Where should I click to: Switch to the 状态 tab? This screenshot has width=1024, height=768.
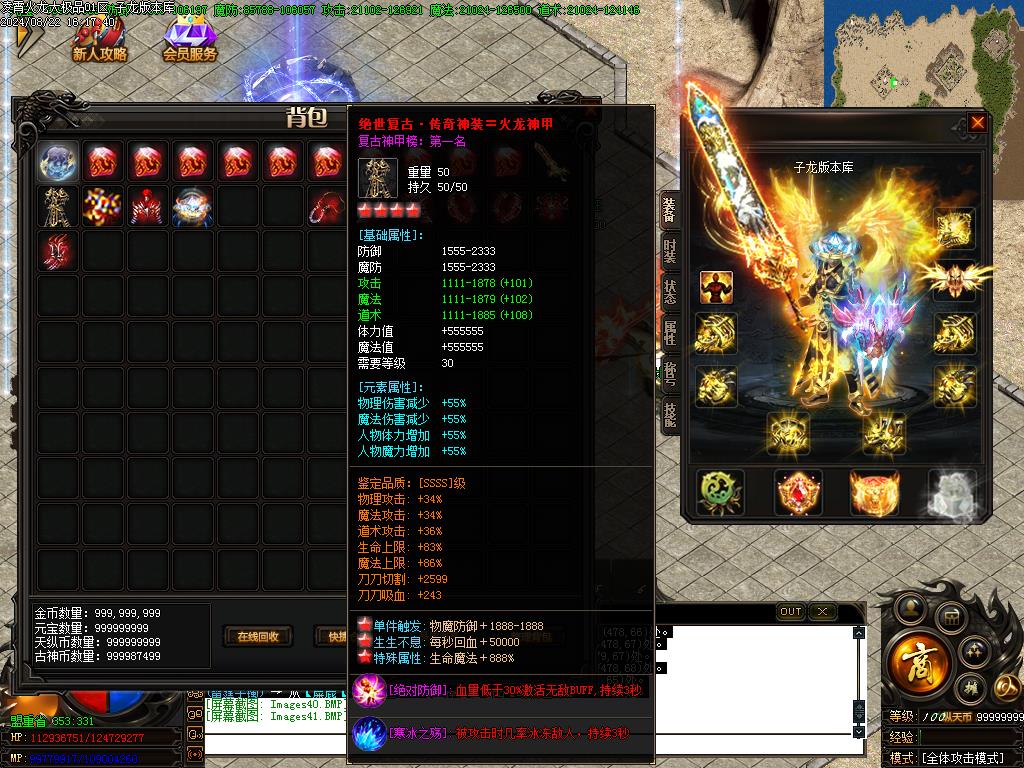(x=669, y=292)
